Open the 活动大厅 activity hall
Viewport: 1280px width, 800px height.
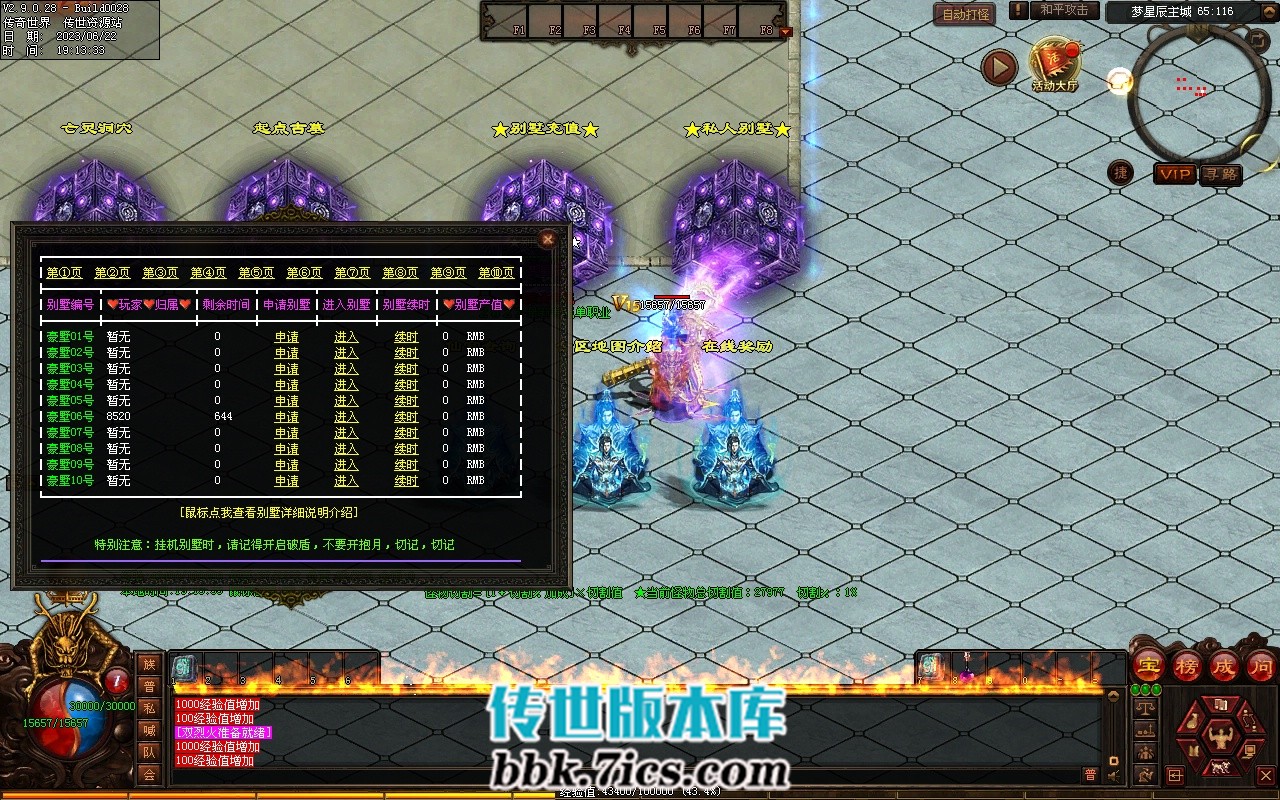click(x=1054, y=65)
